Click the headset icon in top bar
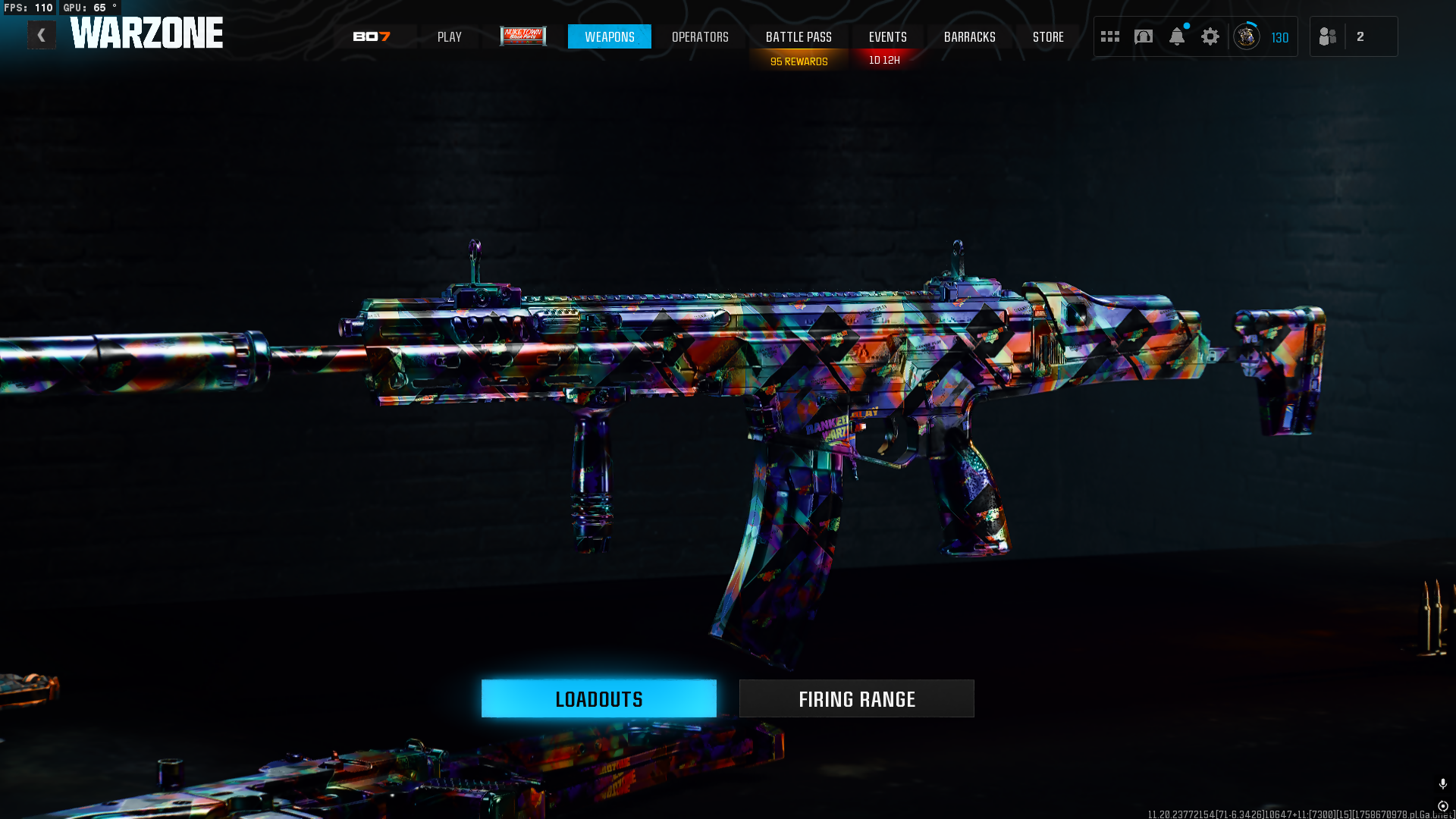1456x819 pixels. [x=1144, y=36]
